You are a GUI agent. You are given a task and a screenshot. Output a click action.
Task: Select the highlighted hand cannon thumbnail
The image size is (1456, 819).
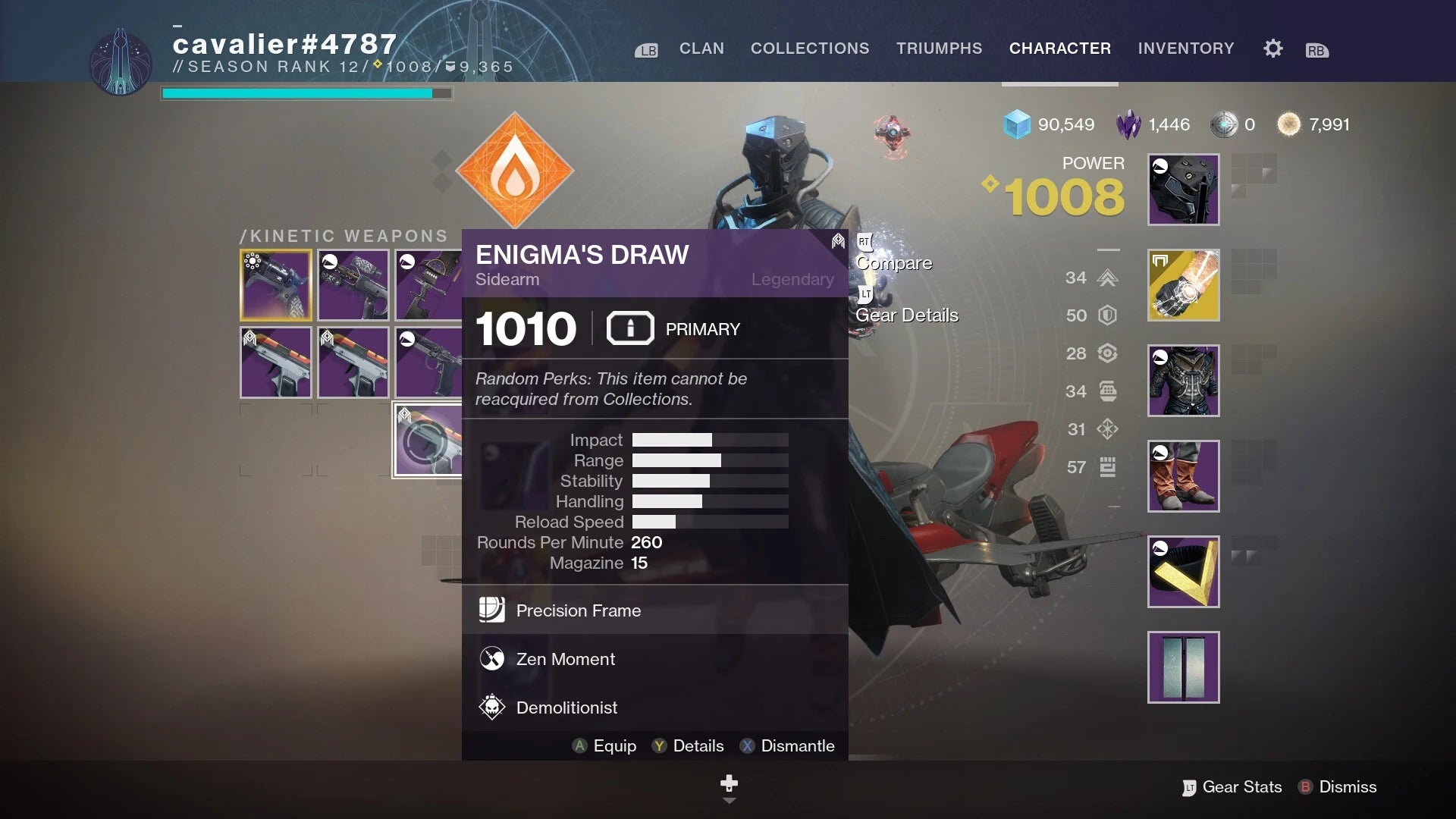[276, 284]
